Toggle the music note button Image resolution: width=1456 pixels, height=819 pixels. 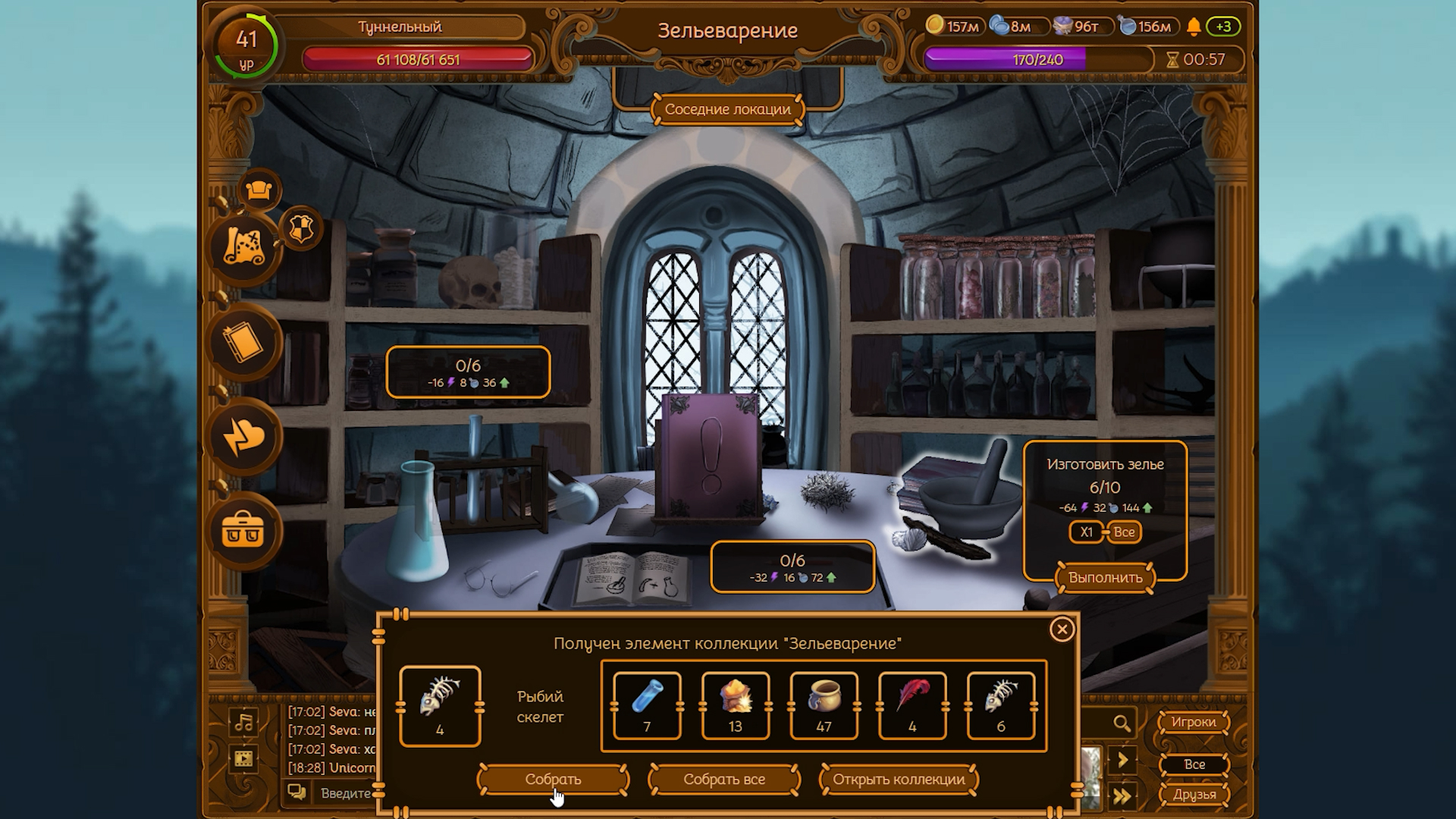coord(243,722)
